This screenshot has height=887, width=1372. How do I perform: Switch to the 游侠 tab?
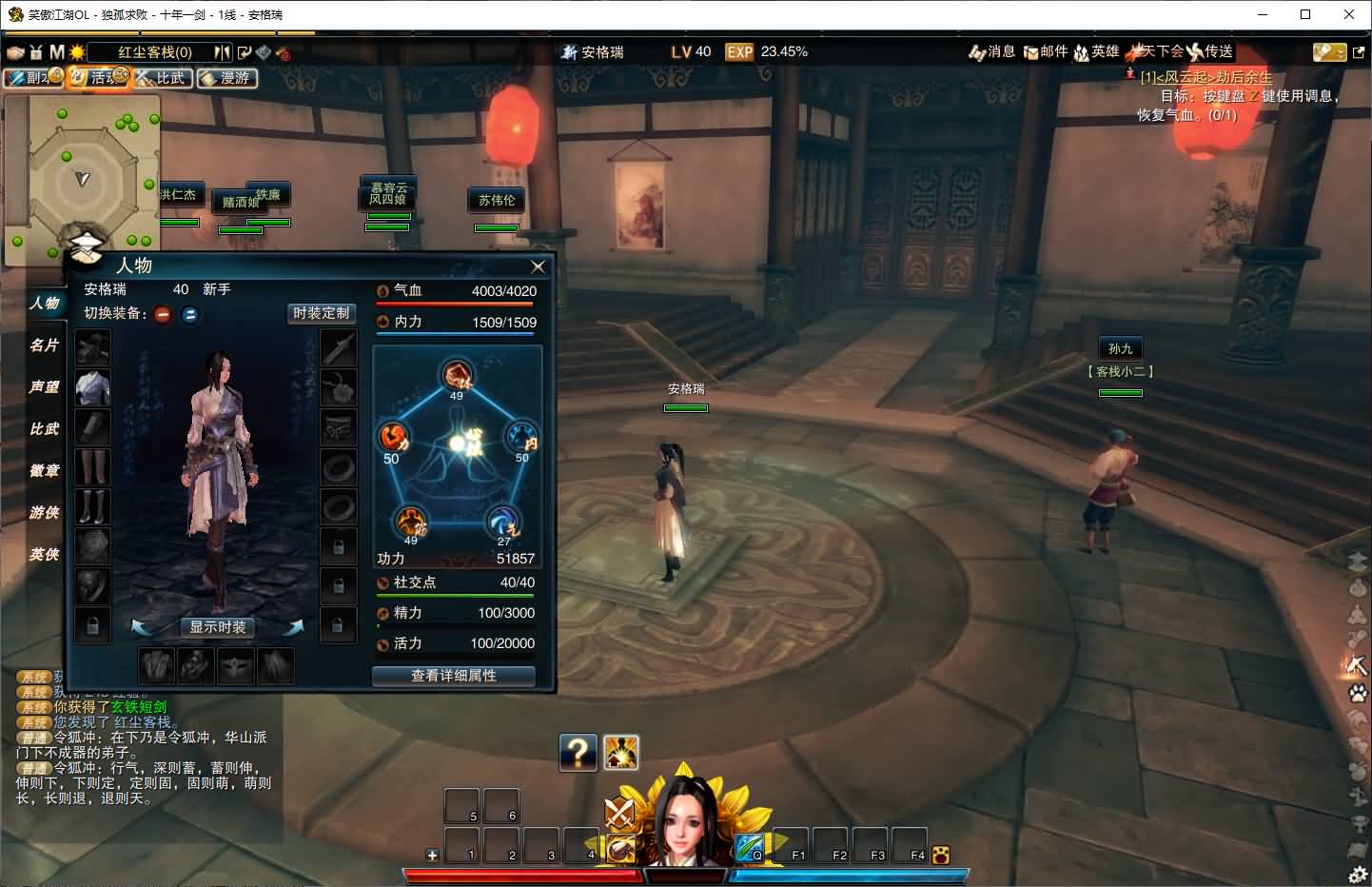click(44, 513)
